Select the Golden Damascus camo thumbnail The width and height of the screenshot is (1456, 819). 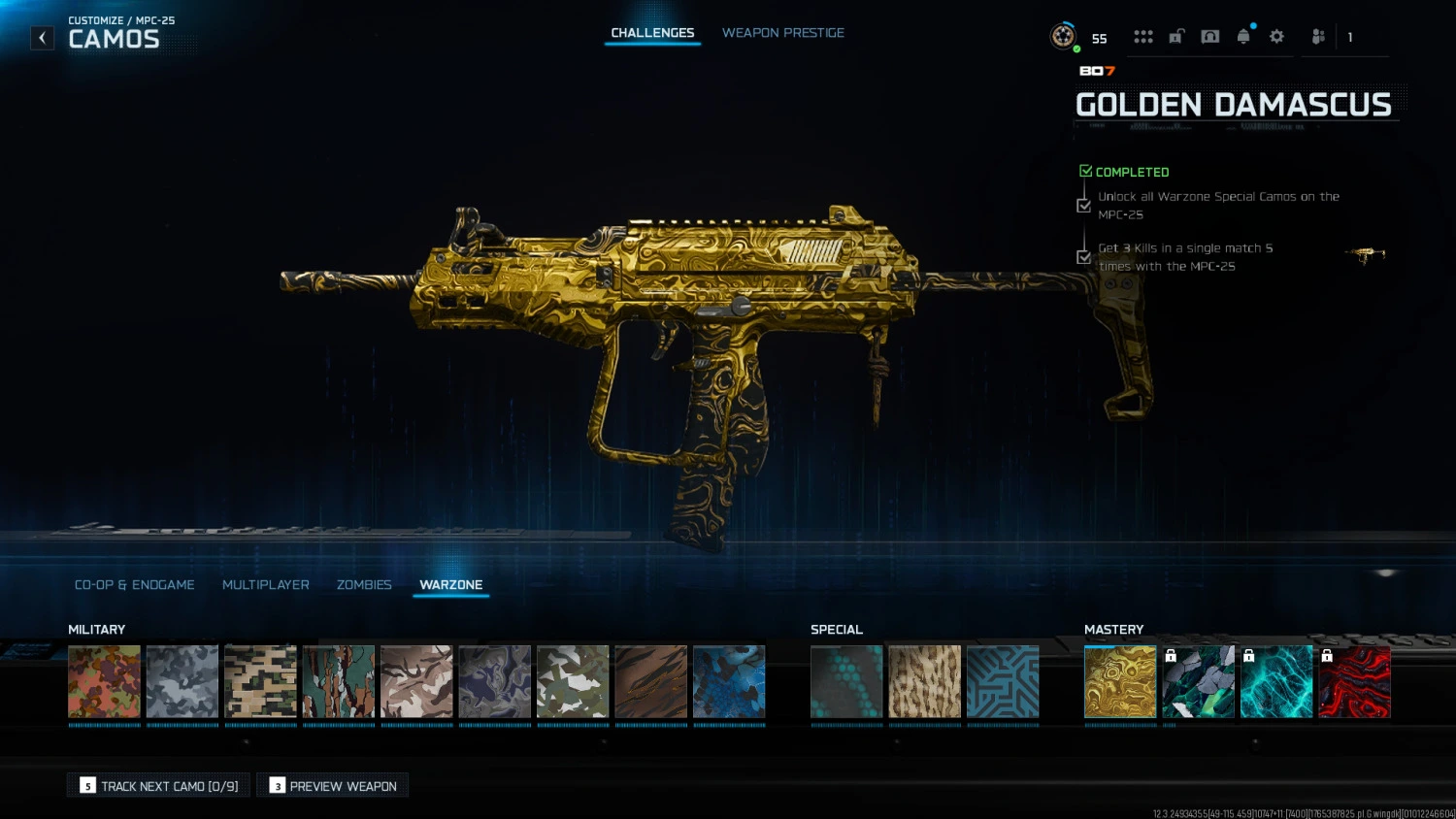click(1120, 681)
